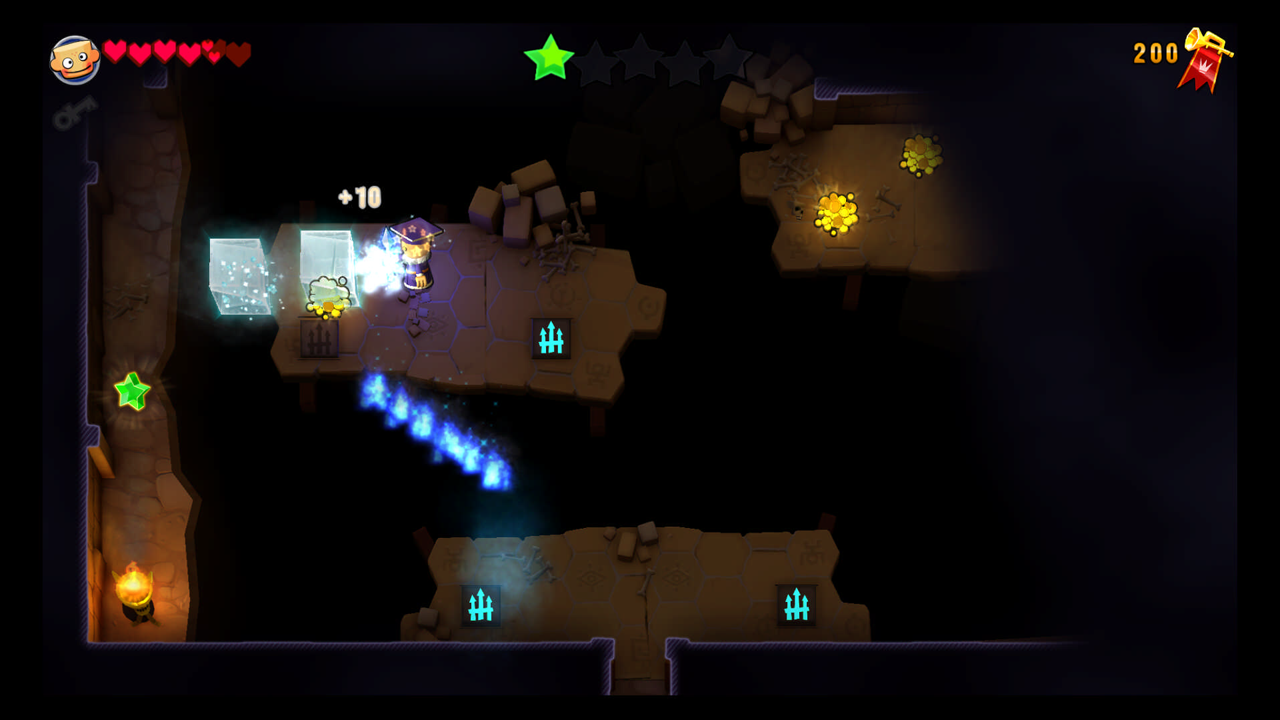Select the greyed-out key icon

pyautogui.click(x=74, y=112)
